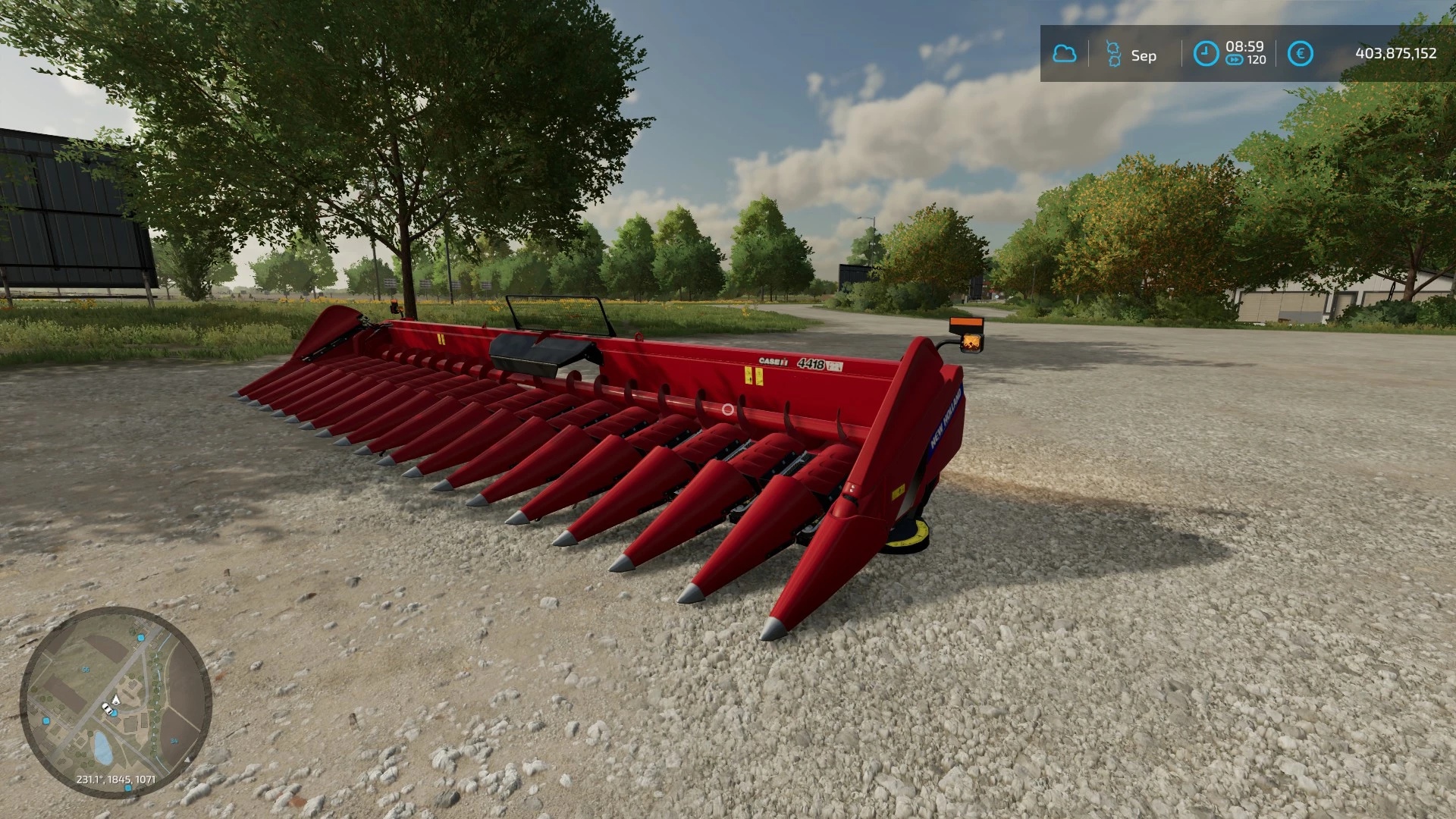
Task: Select the clock time icon
Action: pos(1206,53)
